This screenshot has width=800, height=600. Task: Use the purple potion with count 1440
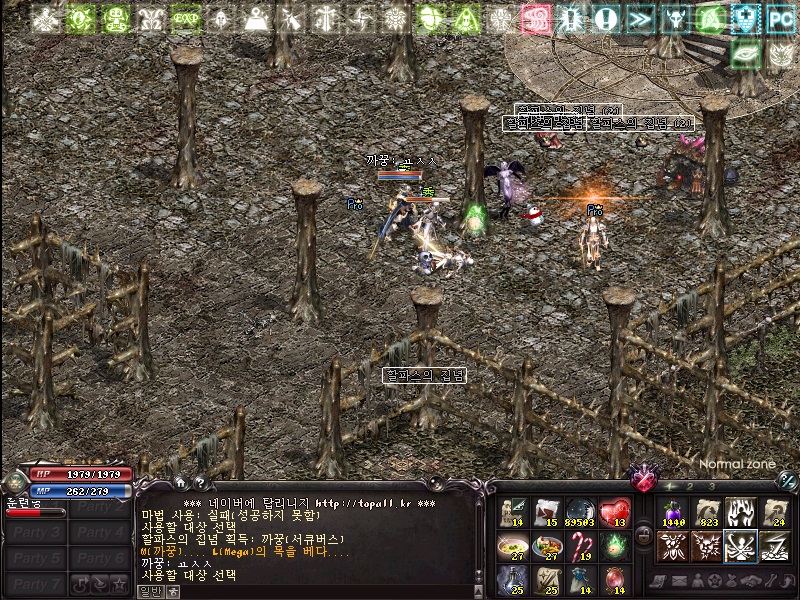coord(672,512)
